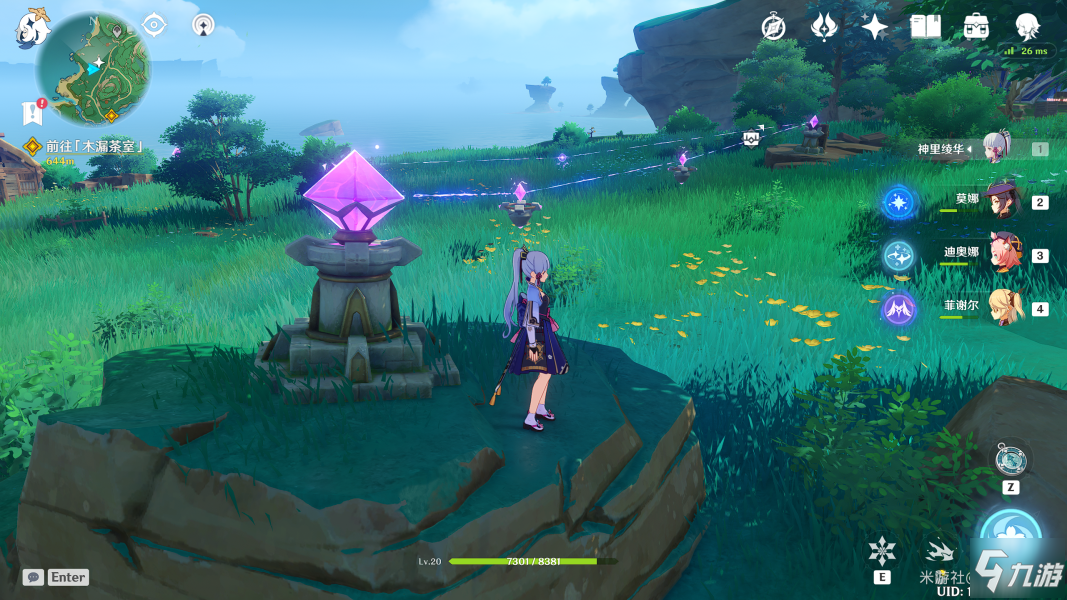
Task: Open the backpack inventory
Action: (x=977, y=27)
